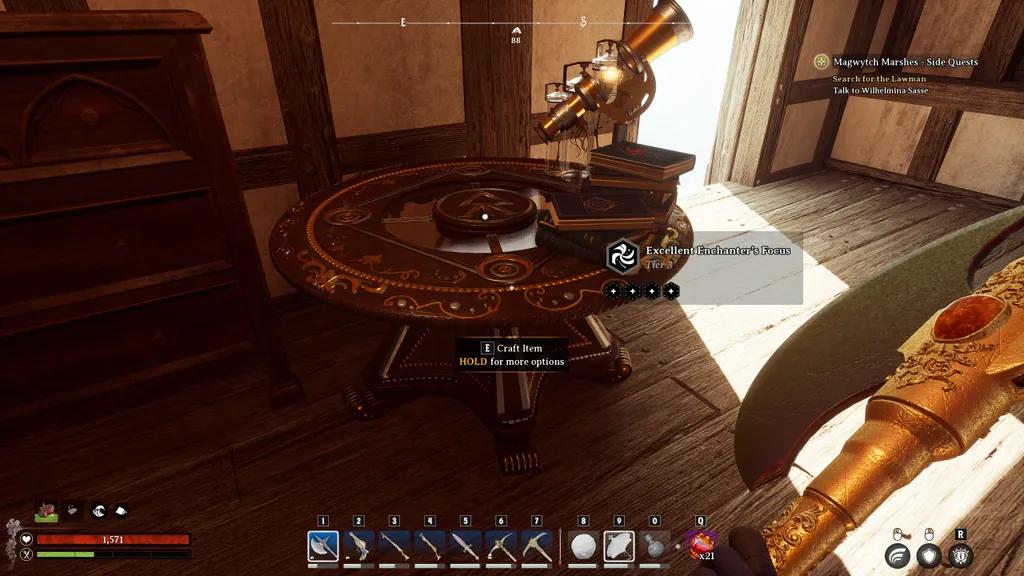Viewport: 1024px width, 576px height.
Task: Equip the flintlock pistol from the hotbar
Action: 359,546
